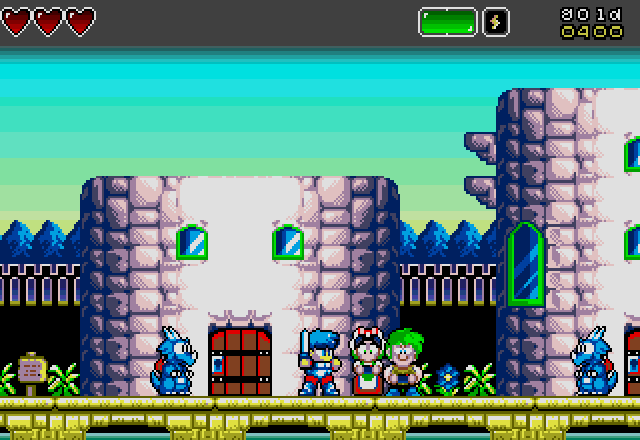Select the lightning bolt magic icon
The width and height of the screenshot is (640, 440).
[x=497, y=22]
